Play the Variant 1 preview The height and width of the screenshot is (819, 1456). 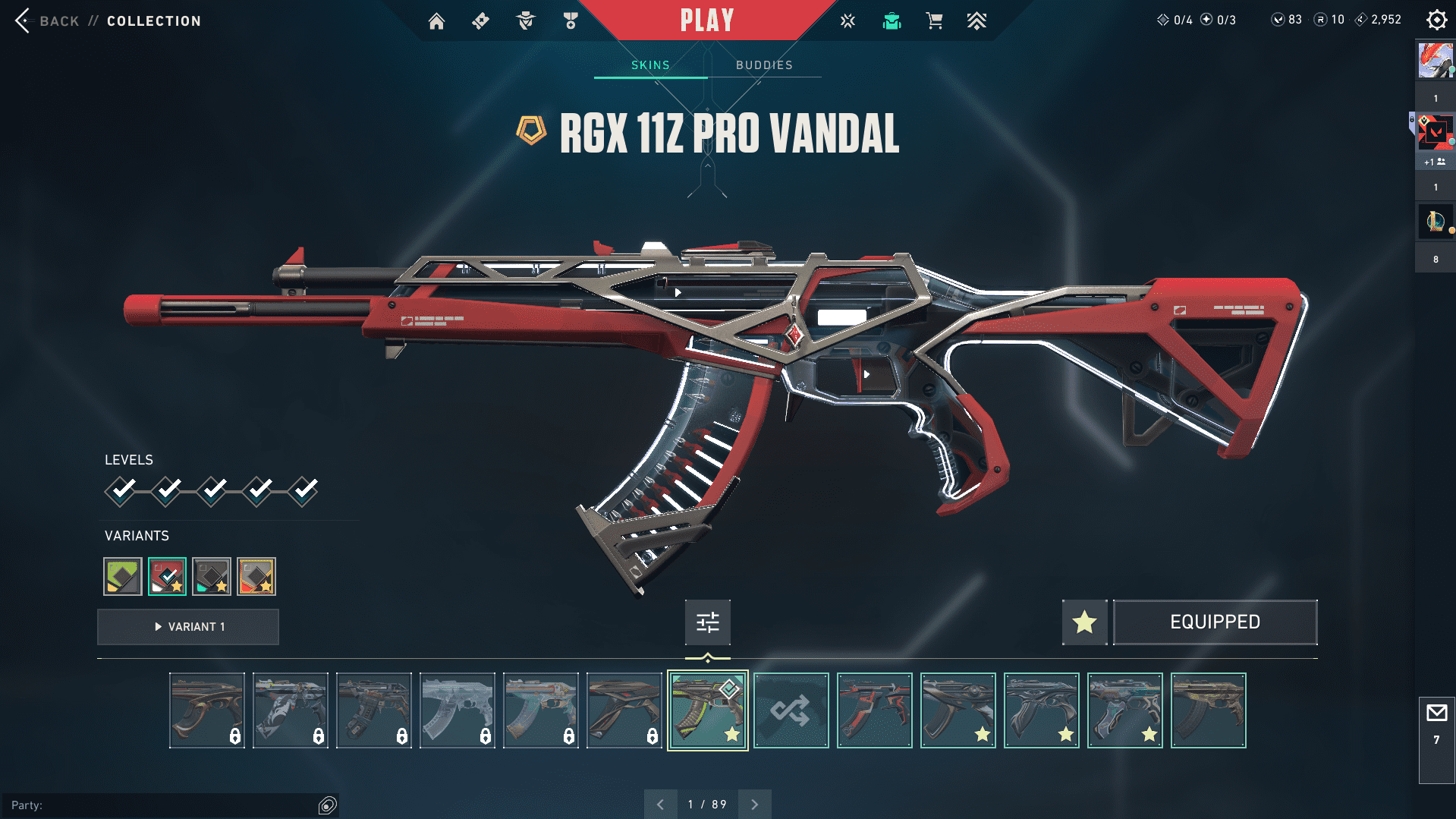(x=188, y=627)
